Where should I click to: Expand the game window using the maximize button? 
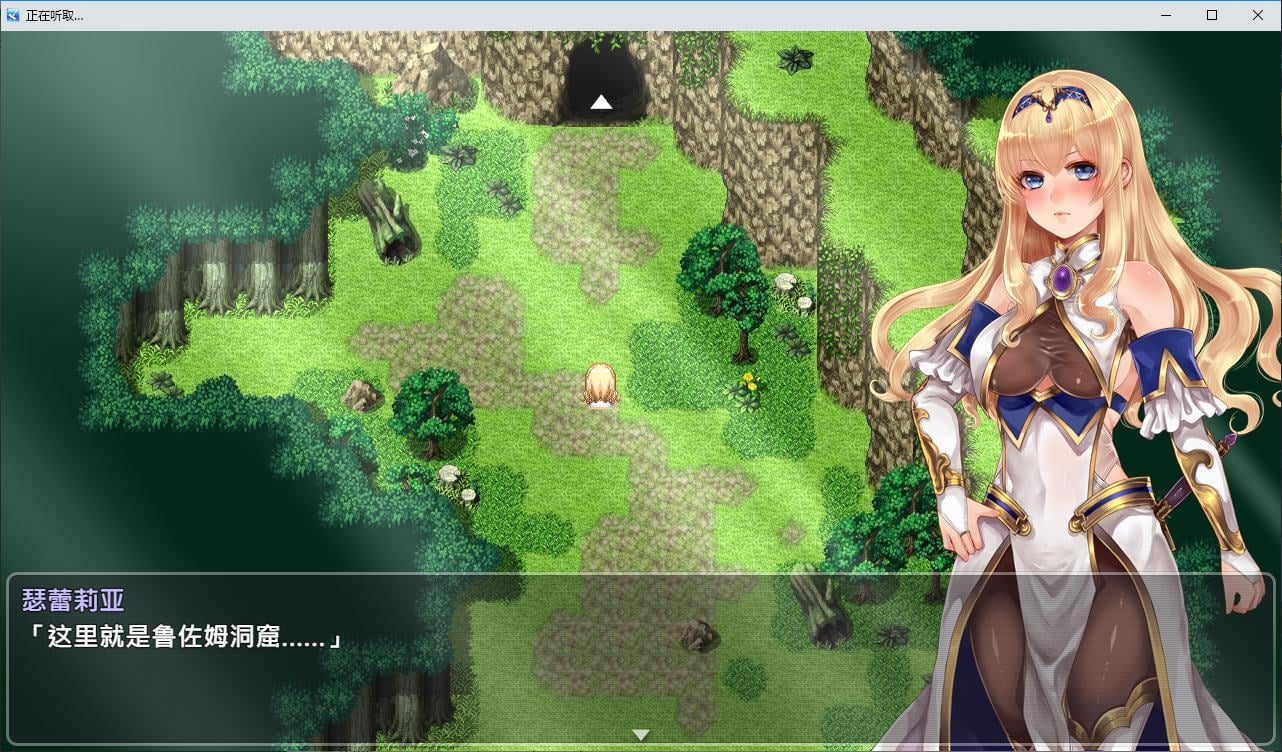(x=1211, y=15)
